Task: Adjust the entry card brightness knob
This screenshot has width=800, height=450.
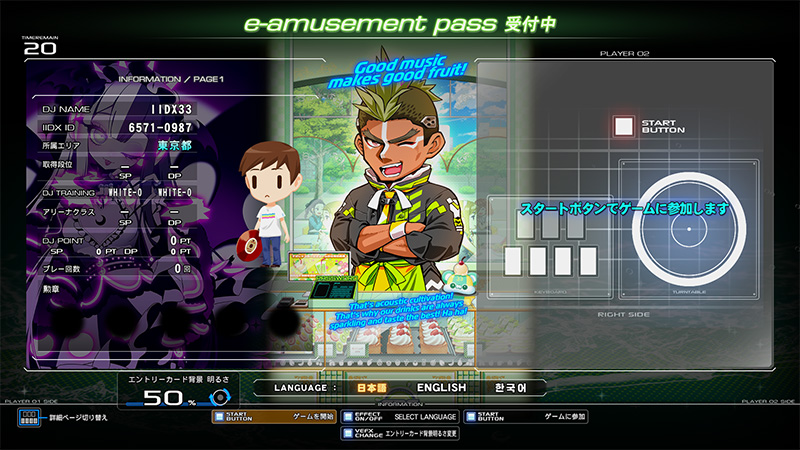Action: [x=219, y=397]
